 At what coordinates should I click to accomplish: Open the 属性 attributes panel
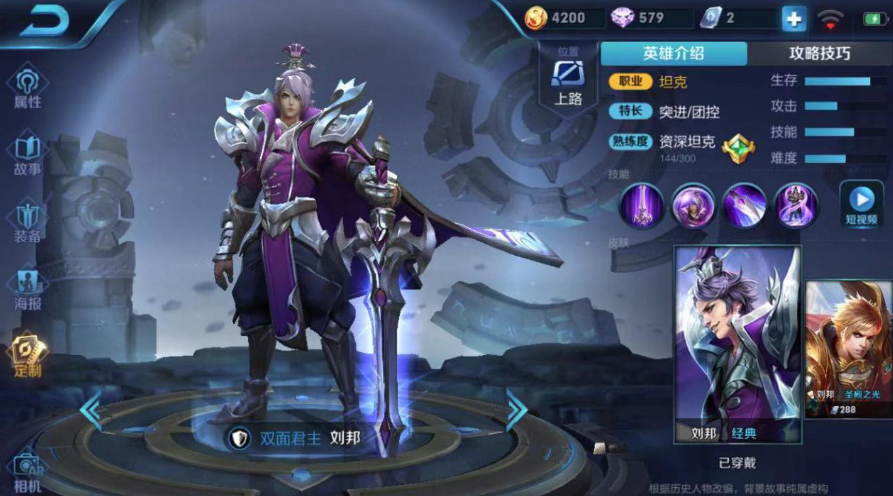pyautogui.click(x=27, y=87)
